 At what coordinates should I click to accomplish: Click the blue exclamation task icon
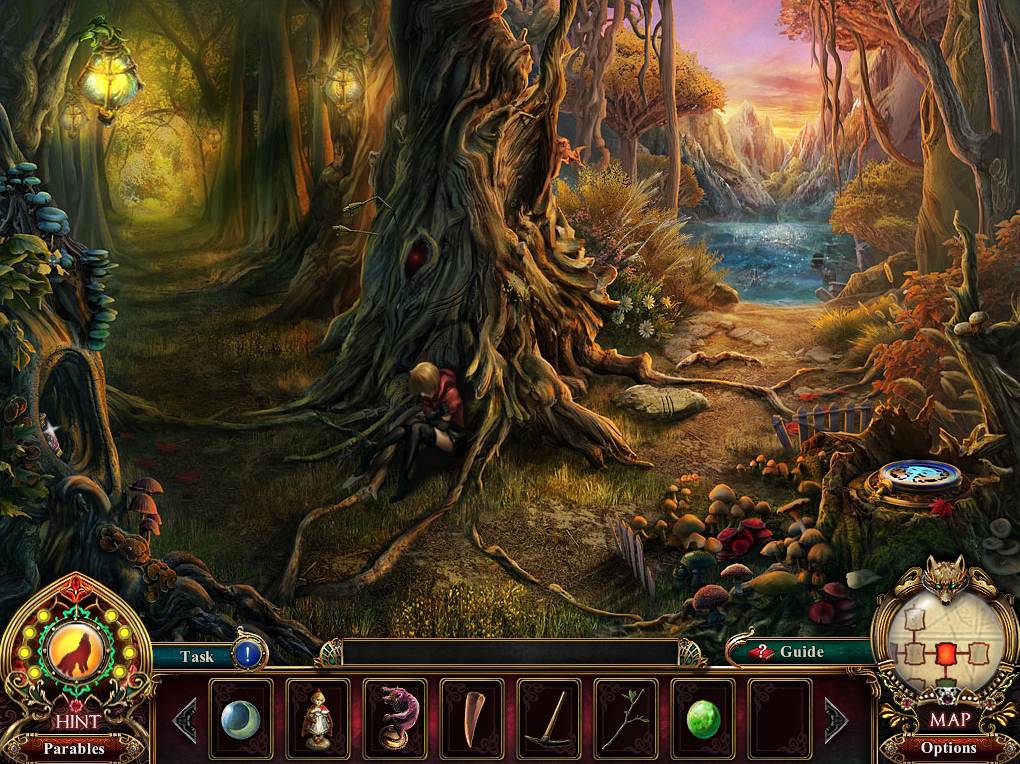[x=248, y=656]
